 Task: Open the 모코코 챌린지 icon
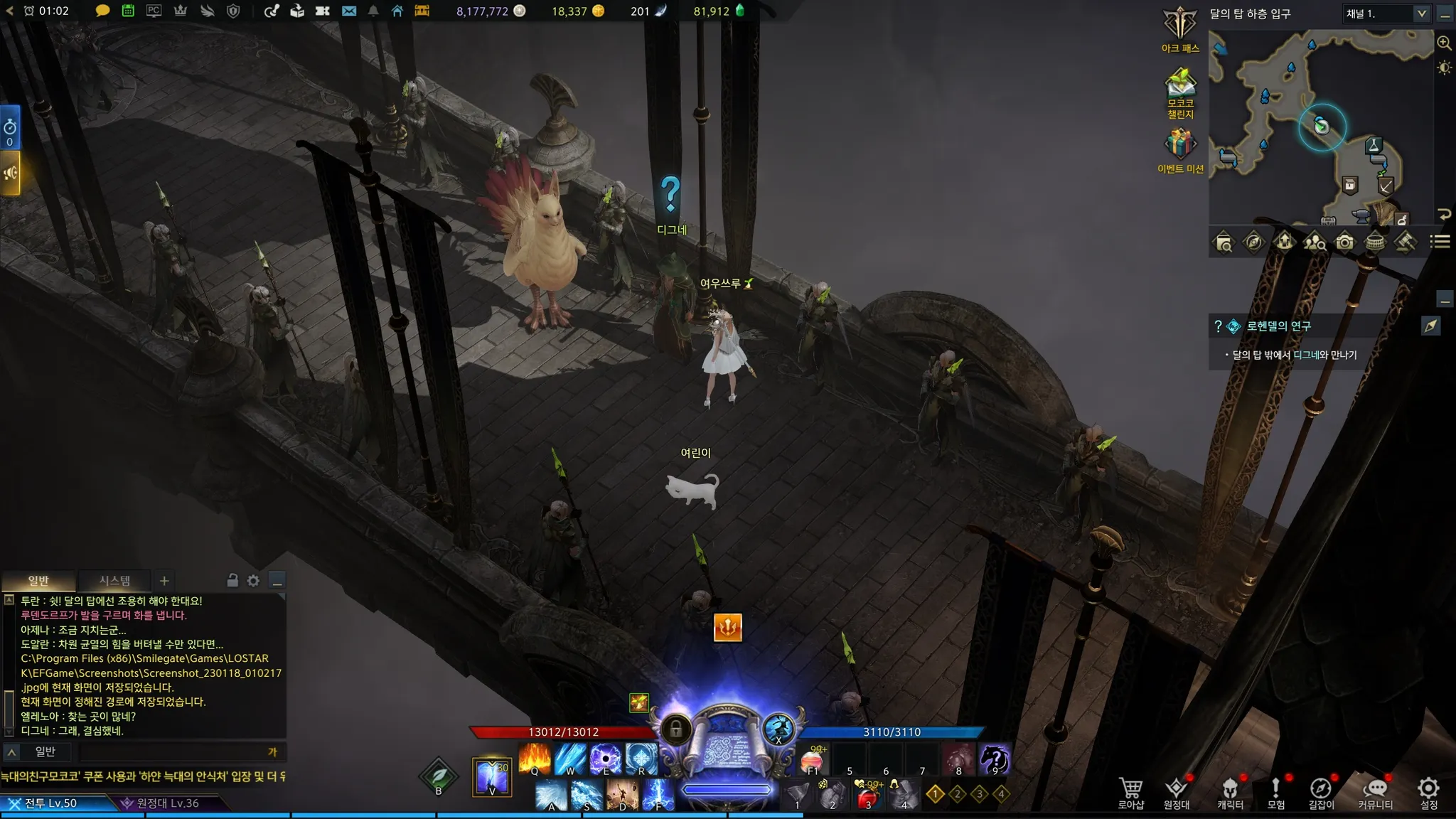coord(1180,92)
